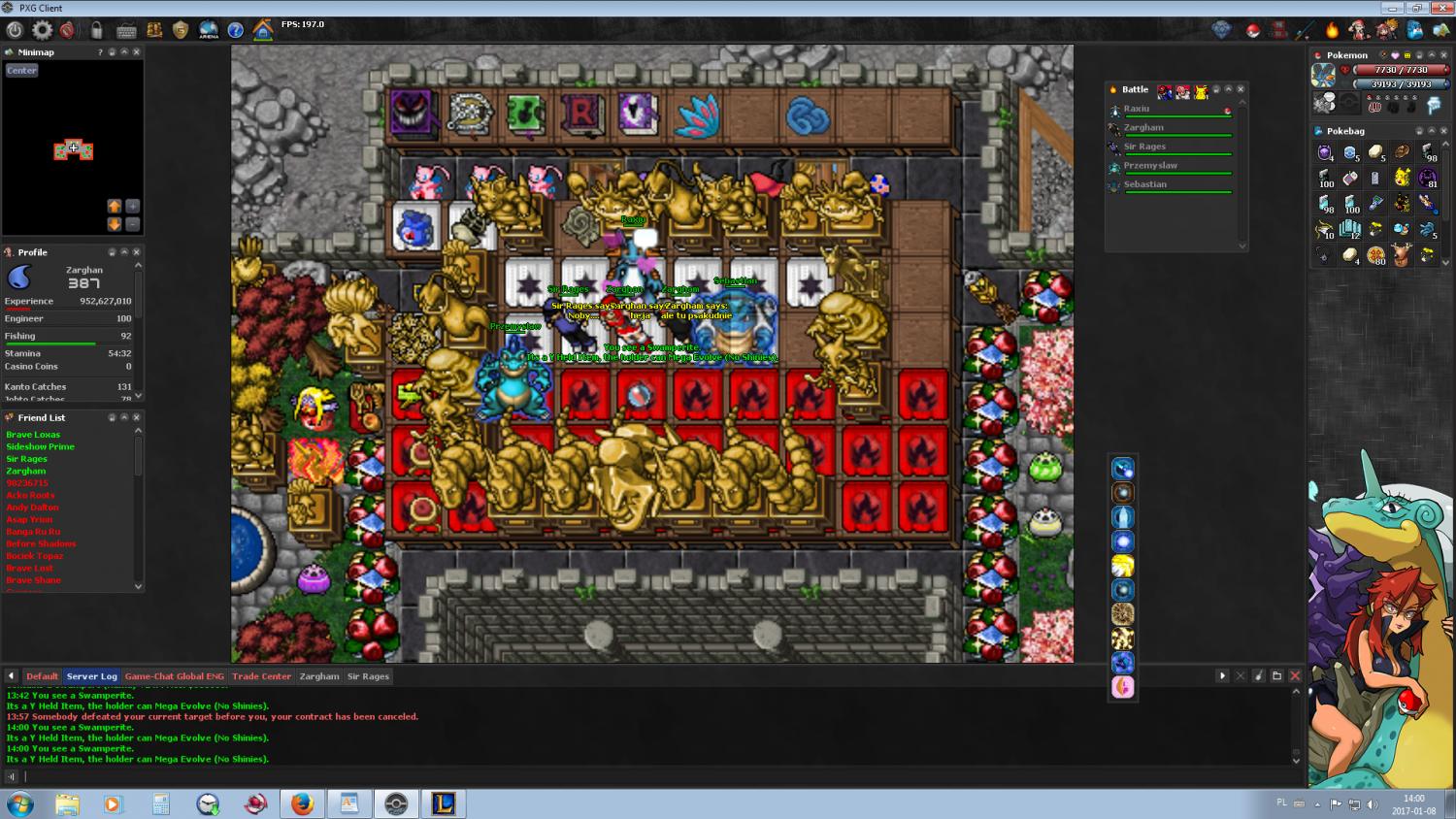The height and width of the screenshot is (819, 1456).
Task: Switch to the Default chat tab
Action: 42,676
